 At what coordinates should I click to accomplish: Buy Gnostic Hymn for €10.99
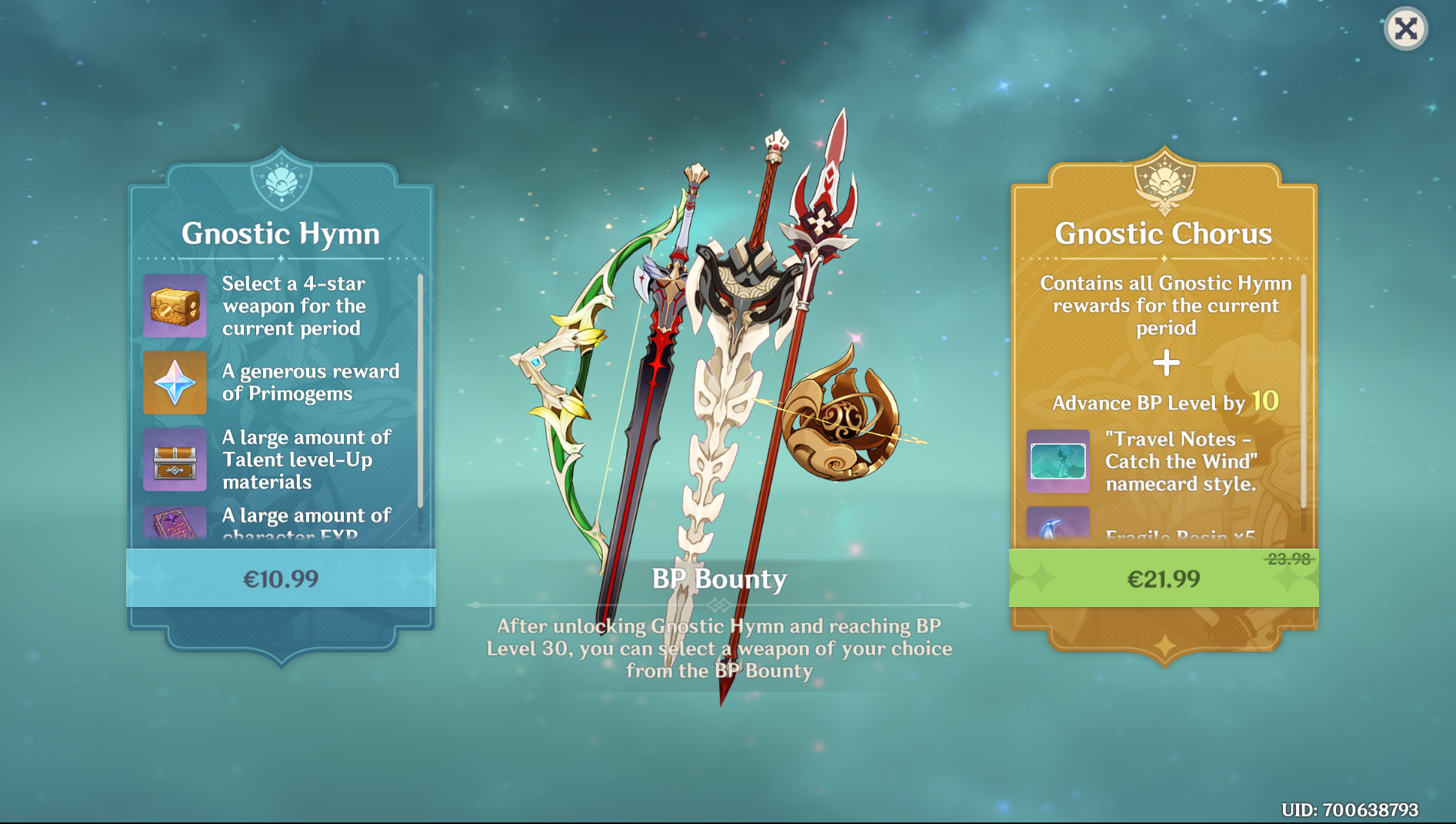(x=281, y=579)
